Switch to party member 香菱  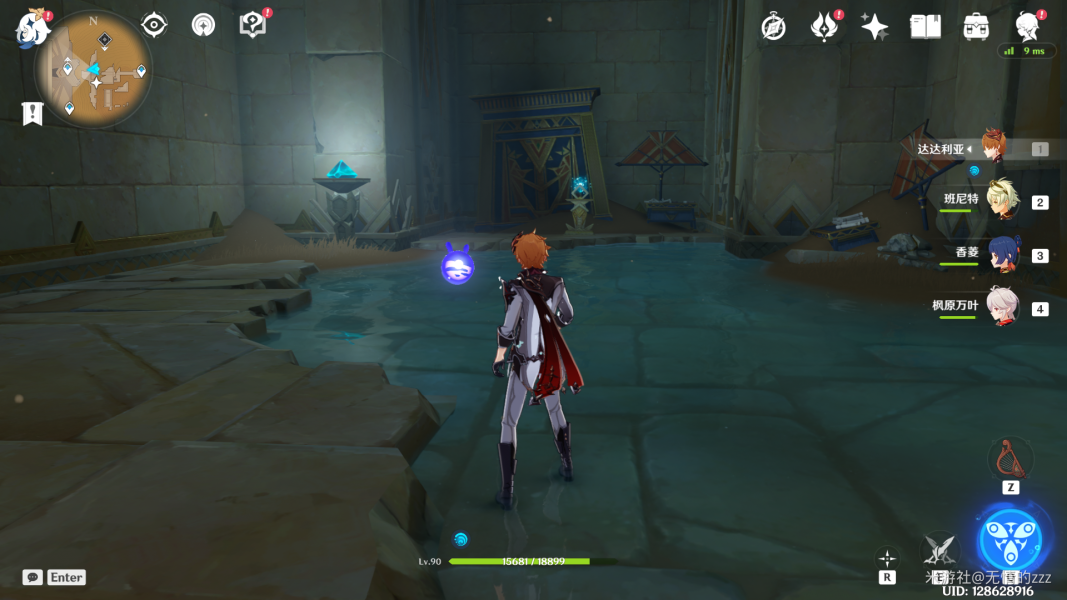1000,254
